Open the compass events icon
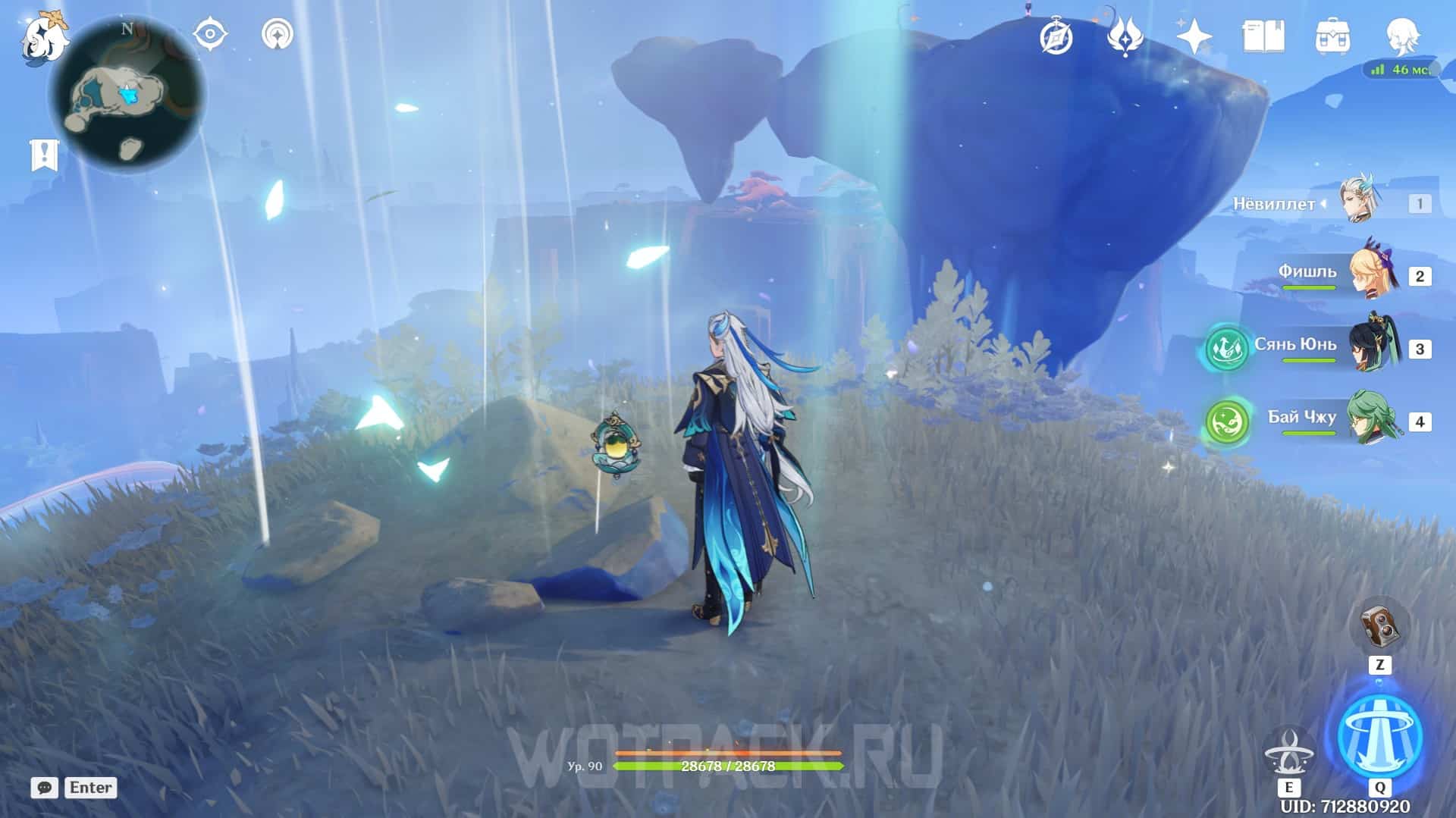Image resolution: width=1456 pixels, height=818 pixels. pos(1056,36)
